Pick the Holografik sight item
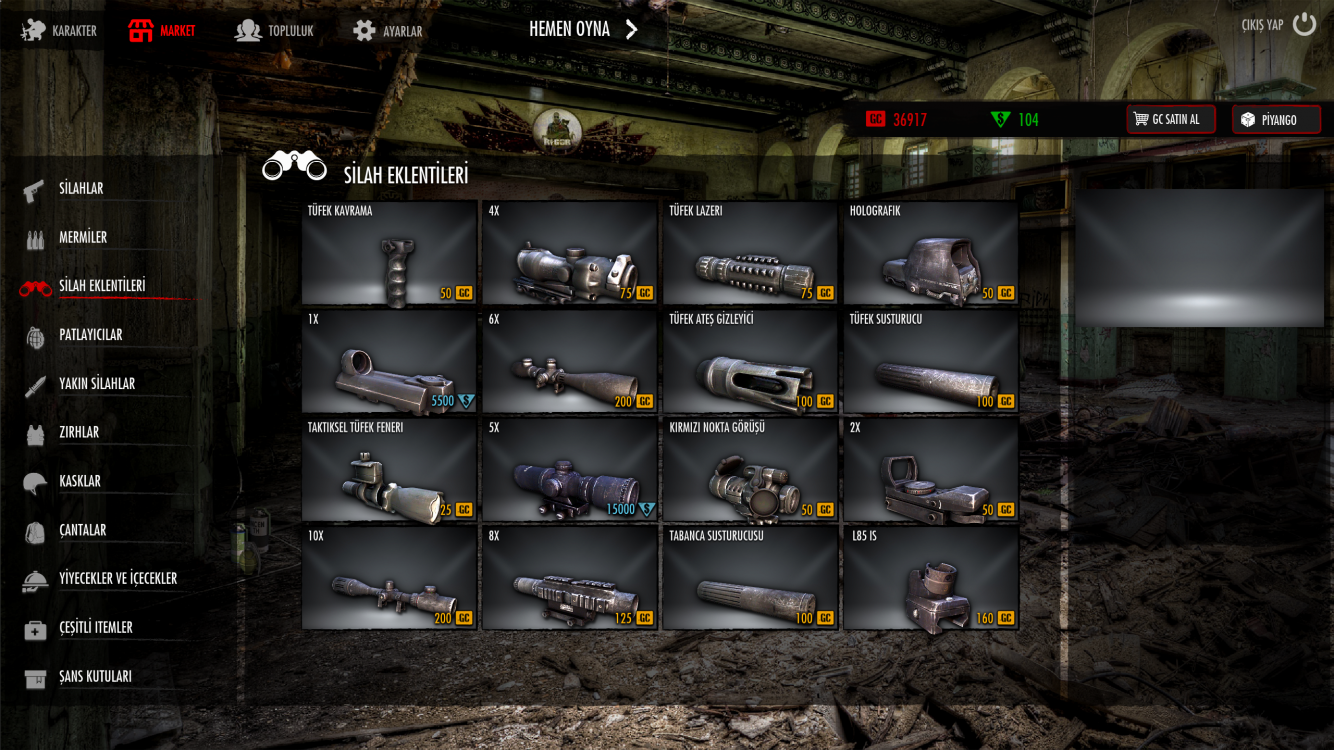 point(930,253)
